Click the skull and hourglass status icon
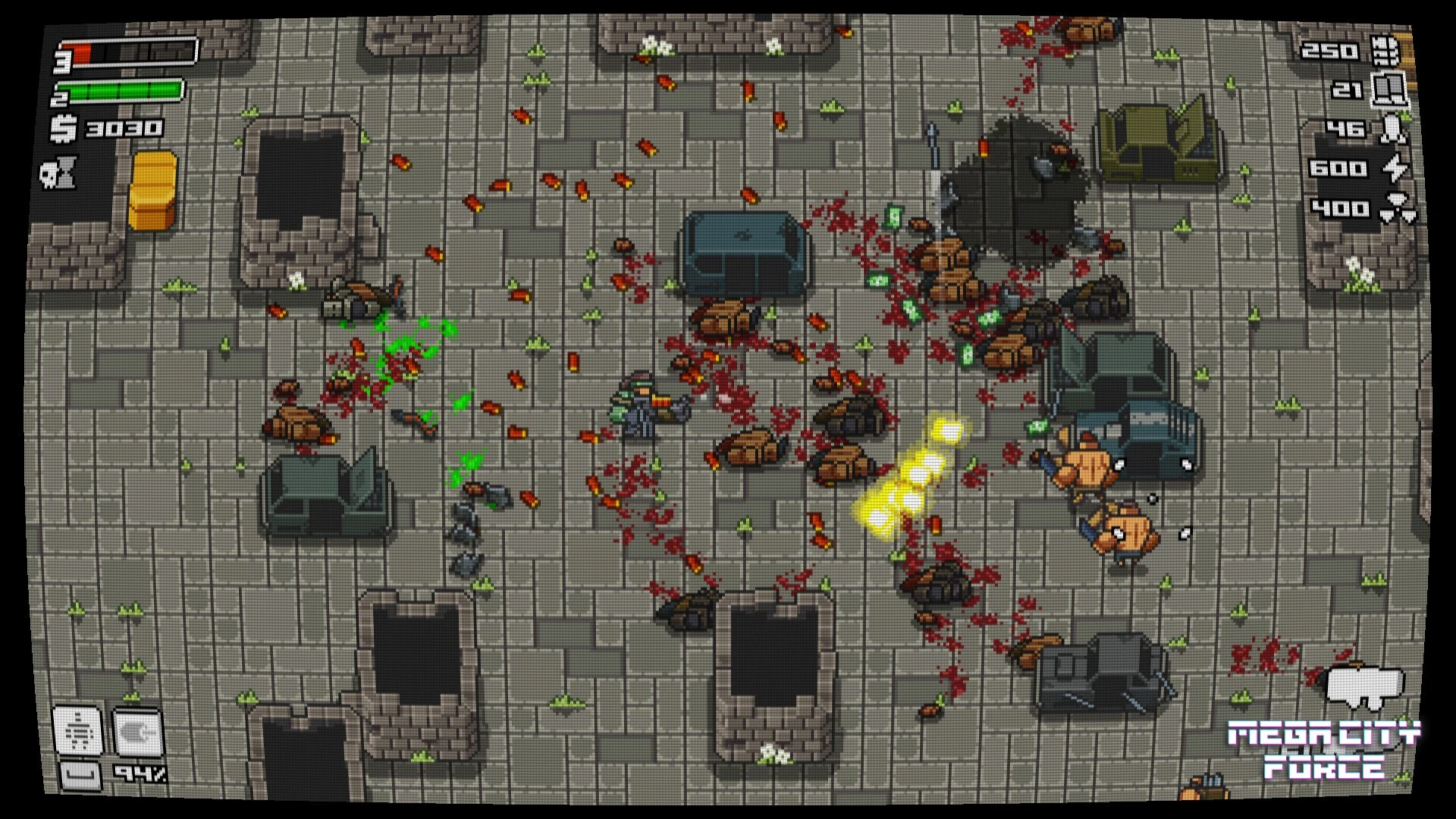The height and width of the screenshot is (819, 1456). pyautogui.click(x=59, y=174)
